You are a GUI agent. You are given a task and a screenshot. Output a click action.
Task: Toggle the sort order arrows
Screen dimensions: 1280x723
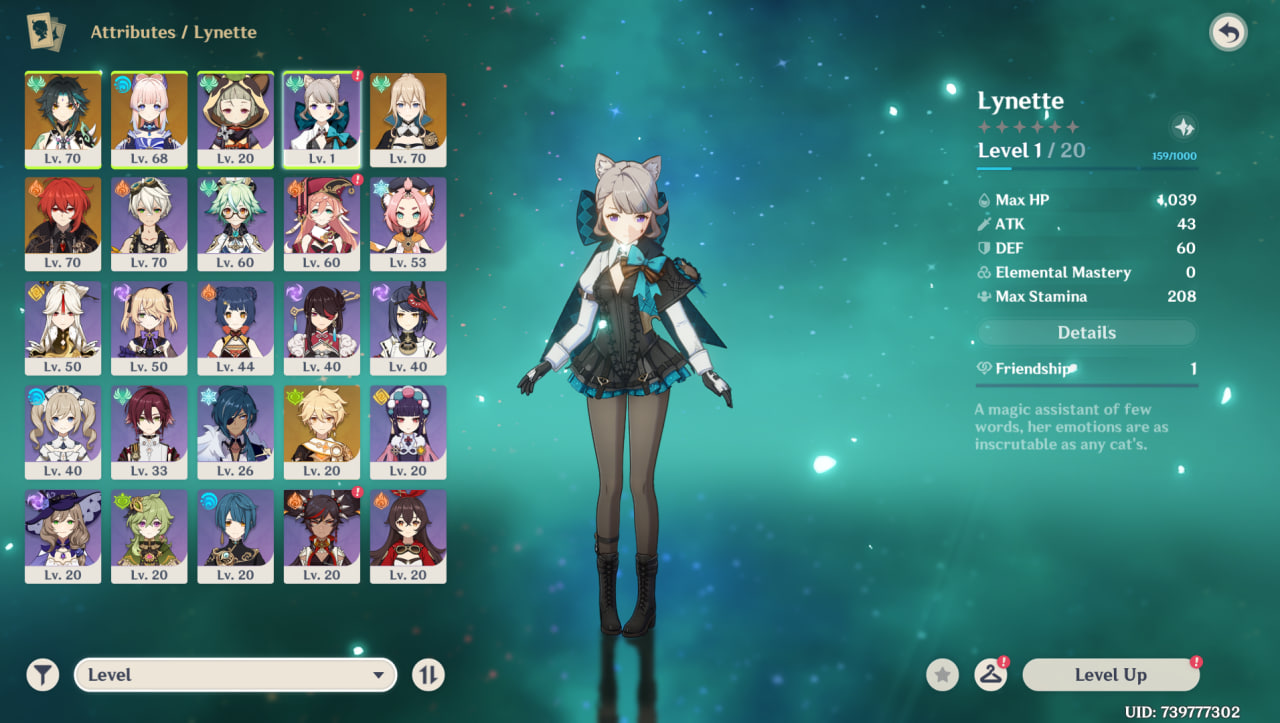click(428, 675)
